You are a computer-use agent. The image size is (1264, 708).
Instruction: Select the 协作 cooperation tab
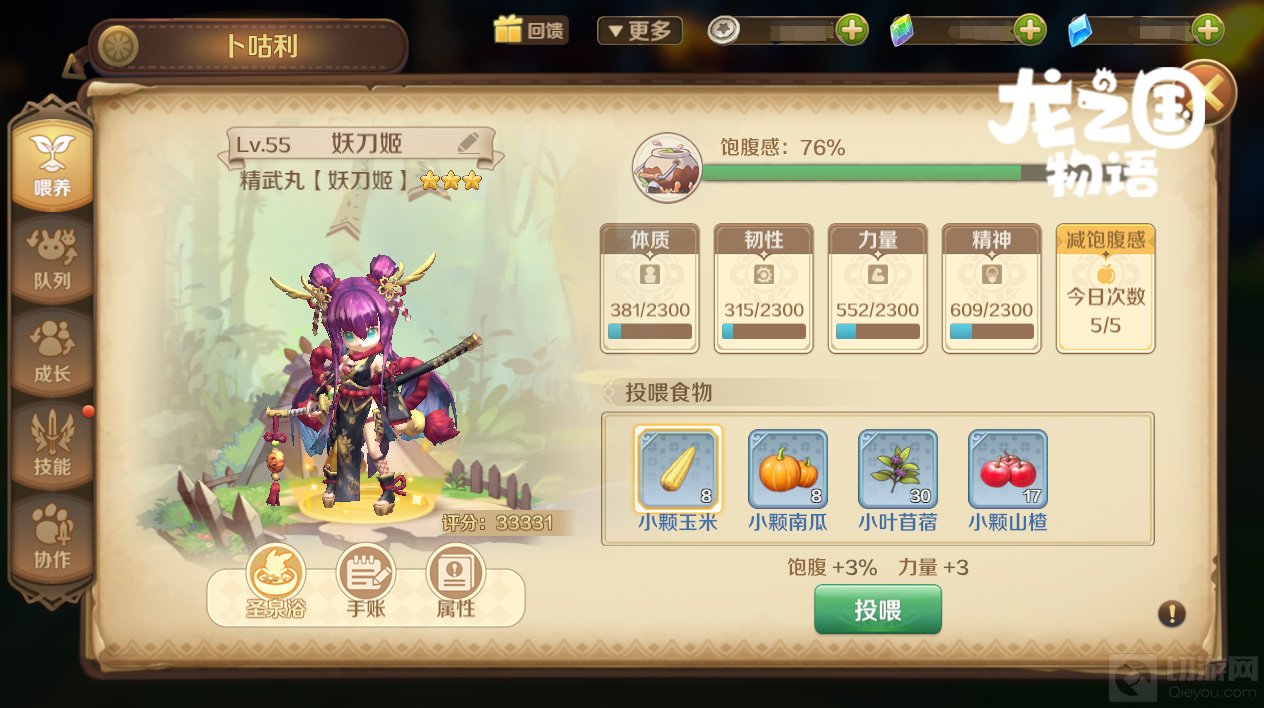point(52,539)
